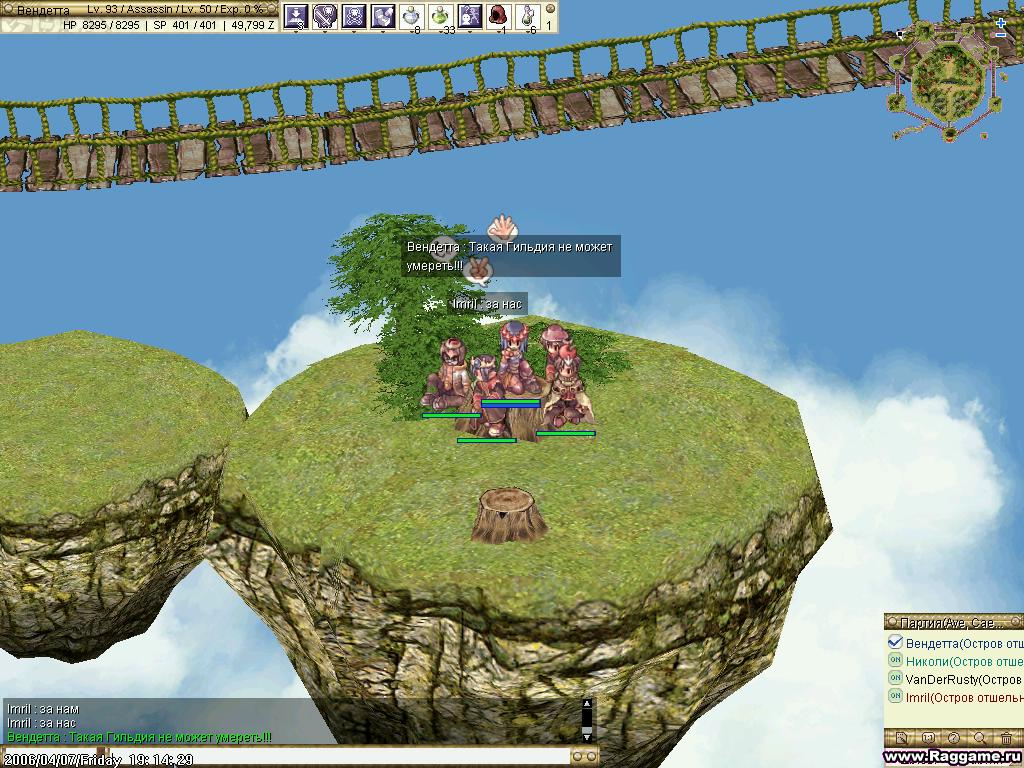Screen dimensions: 1024x768
Task: Click the minimap zoom-in plus button
Action: [x=1001, y=23]
